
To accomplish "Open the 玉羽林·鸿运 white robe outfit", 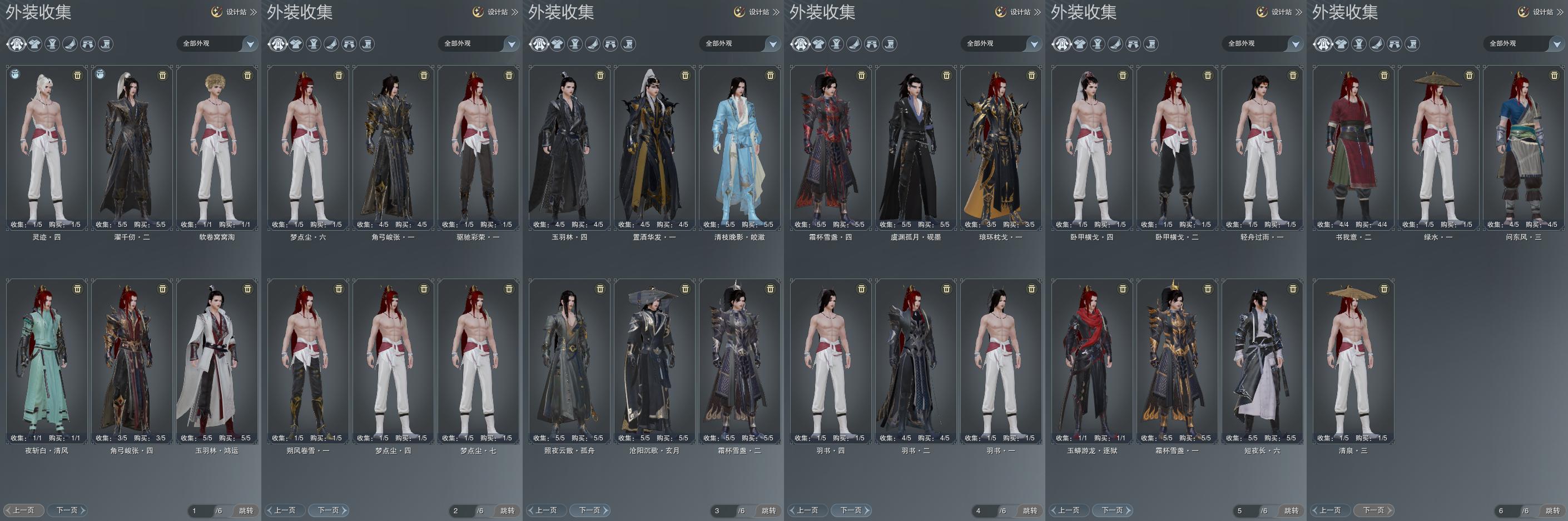I will 217,360.
